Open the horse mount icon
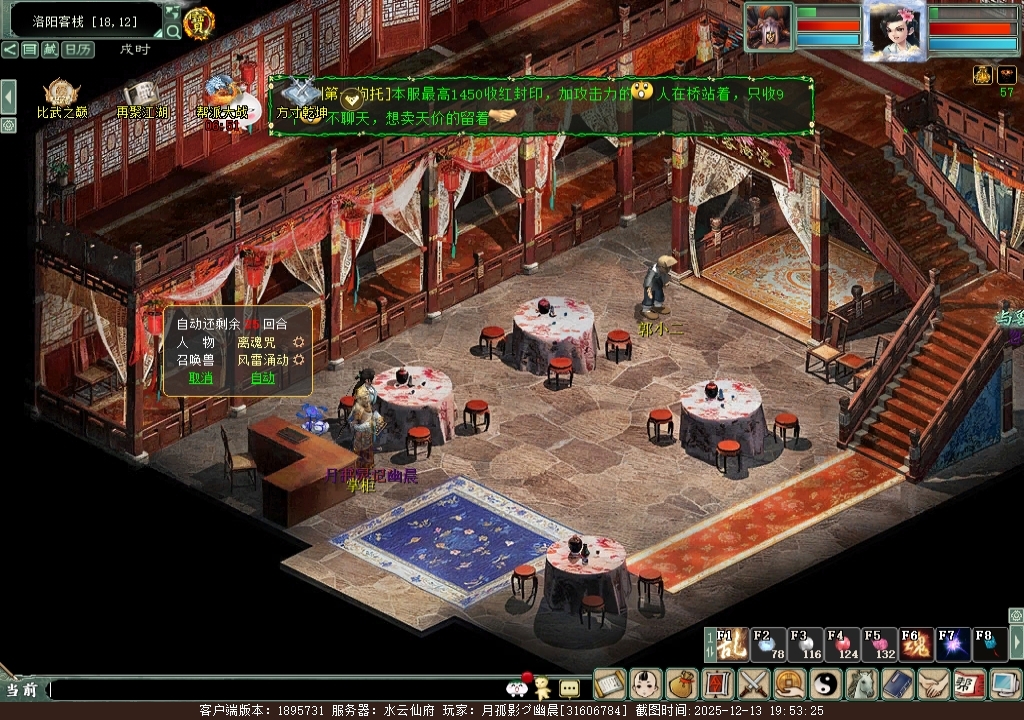The height and width of the screenshot is (720, 1024). click(x=861, y=684)
